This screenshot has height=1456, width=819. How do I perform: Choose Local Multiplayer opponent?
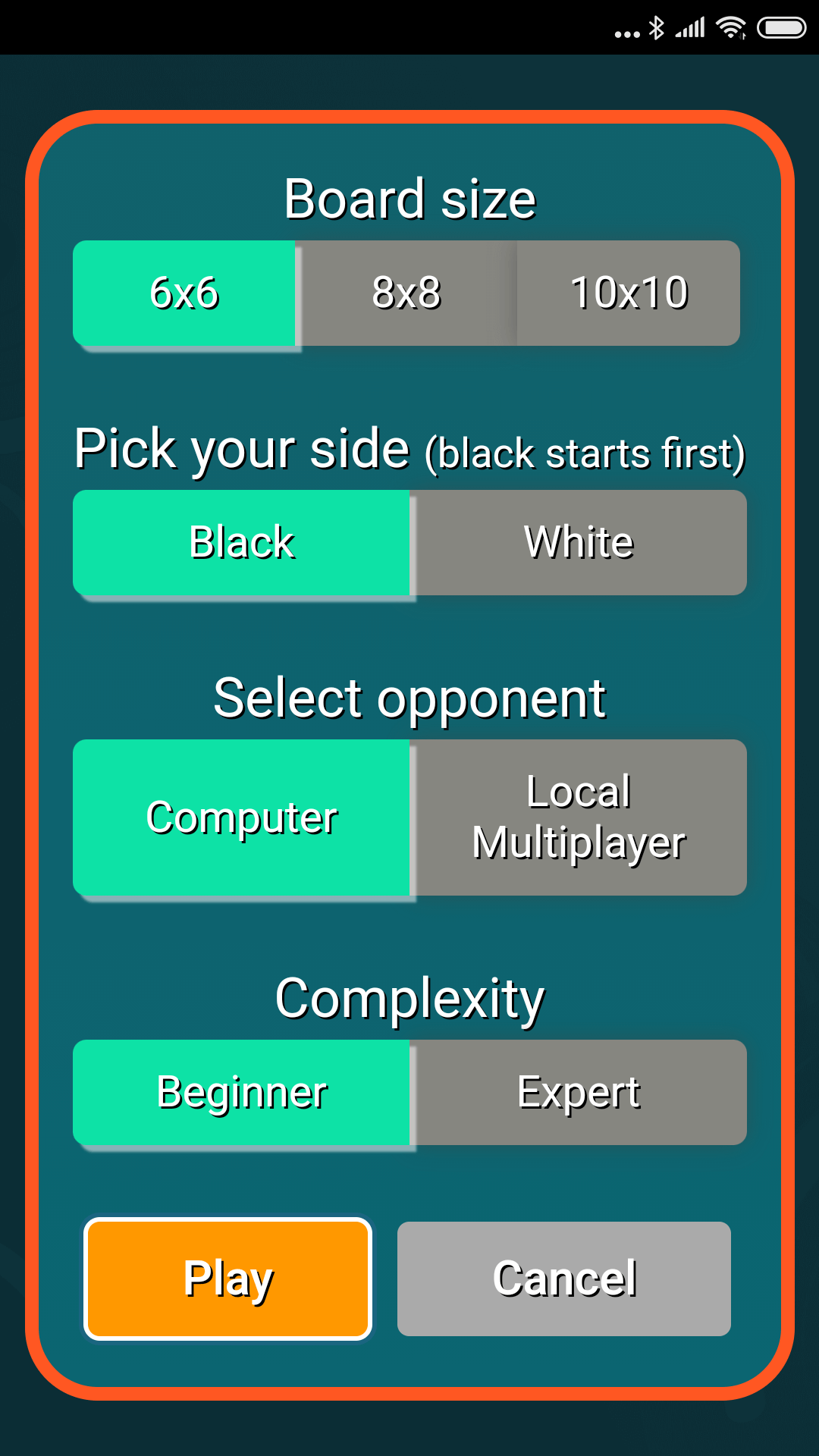[579, 817]
